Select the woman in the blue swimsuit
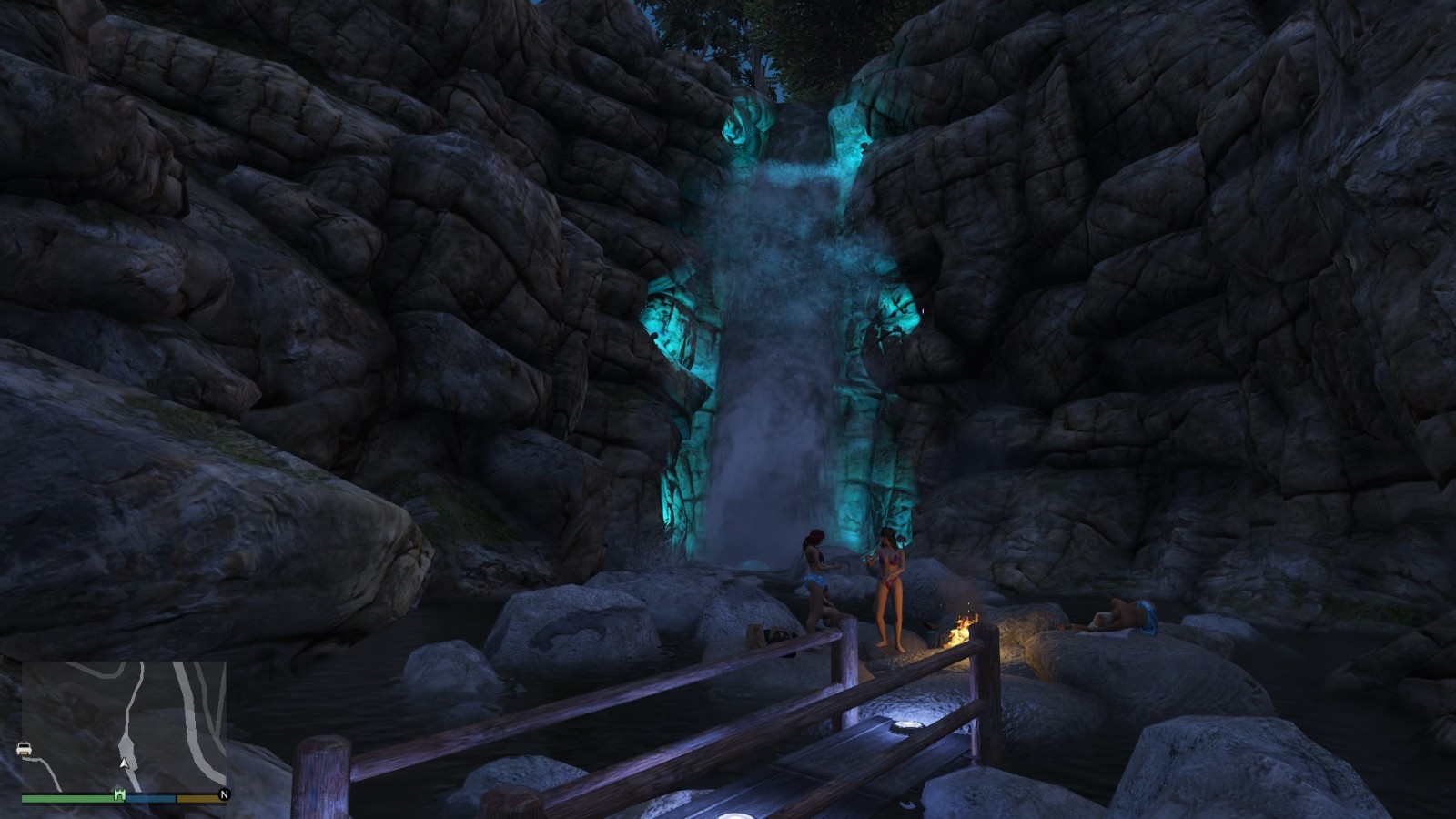 (816, 573)
